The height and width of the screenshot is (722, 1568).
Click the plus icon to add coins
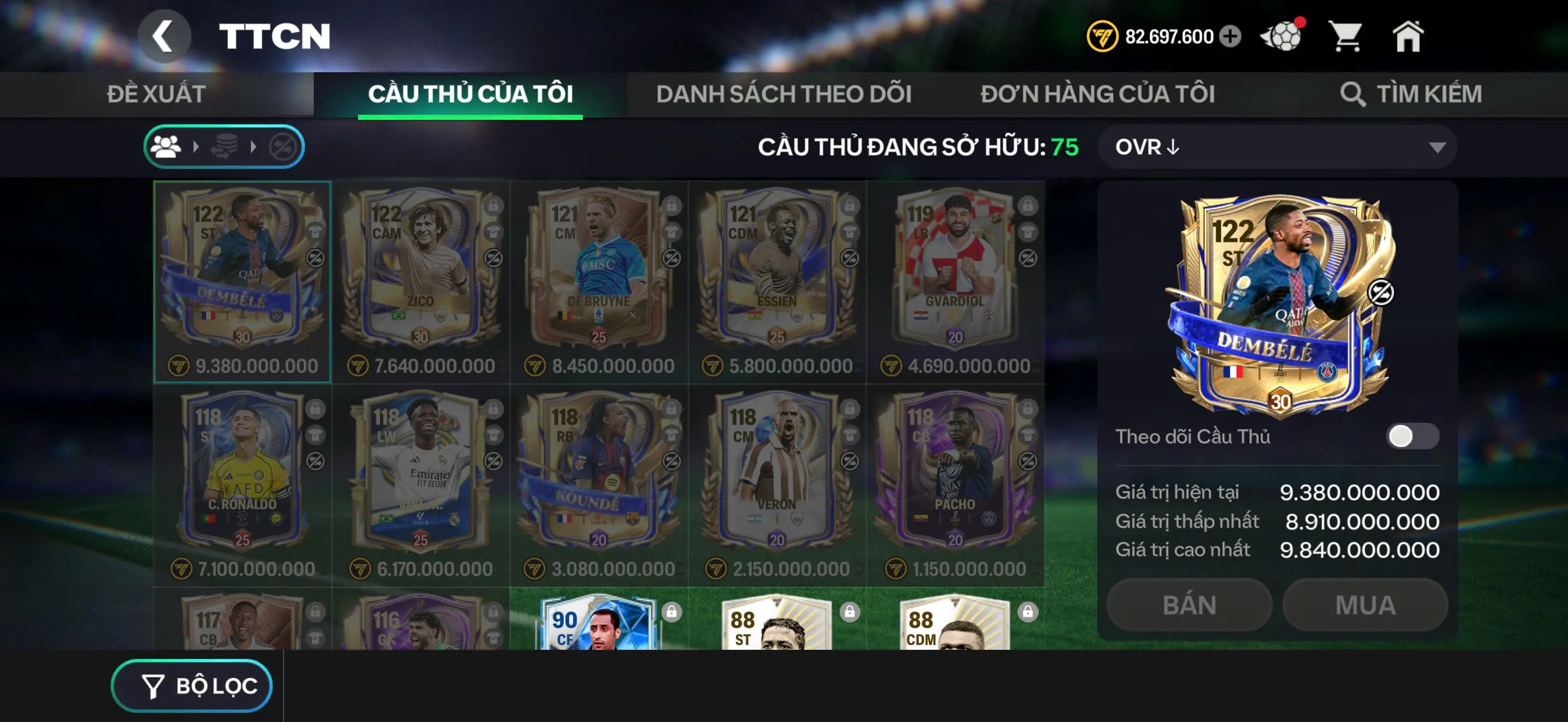click(x=1230, y=37)
